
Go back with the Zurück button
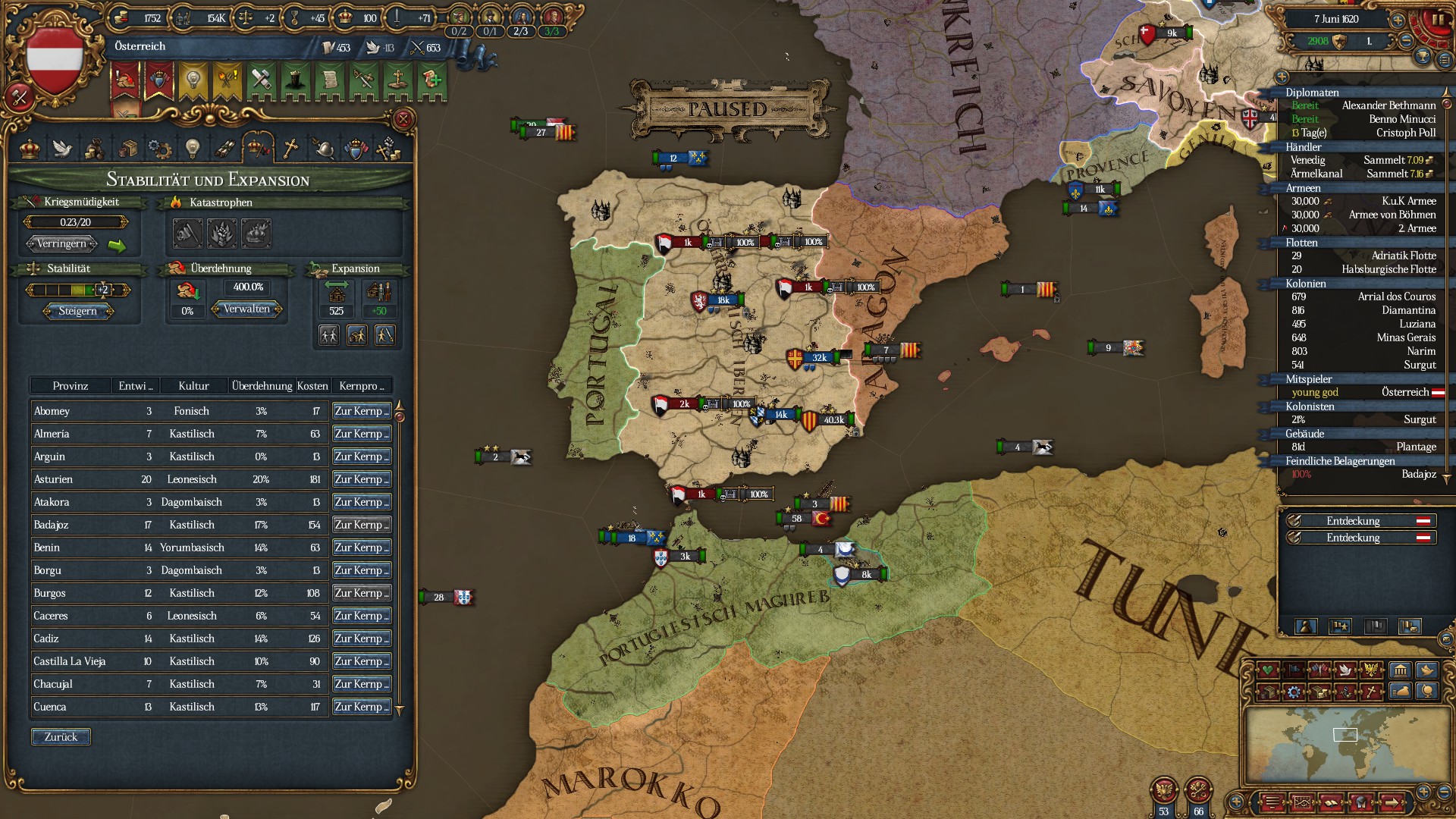pos(61,737)
